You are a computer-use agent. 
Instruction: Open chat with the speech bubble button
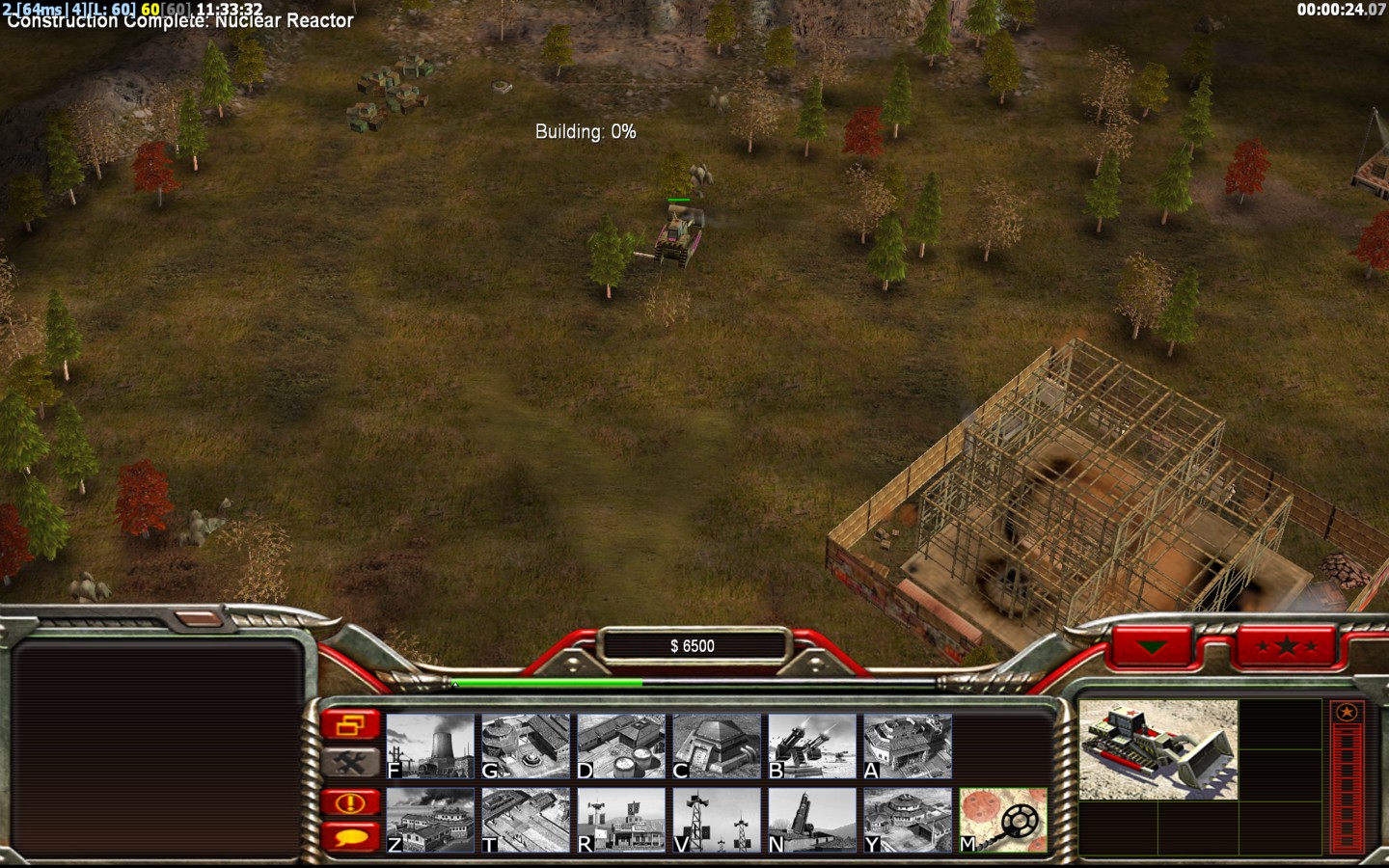349,836
